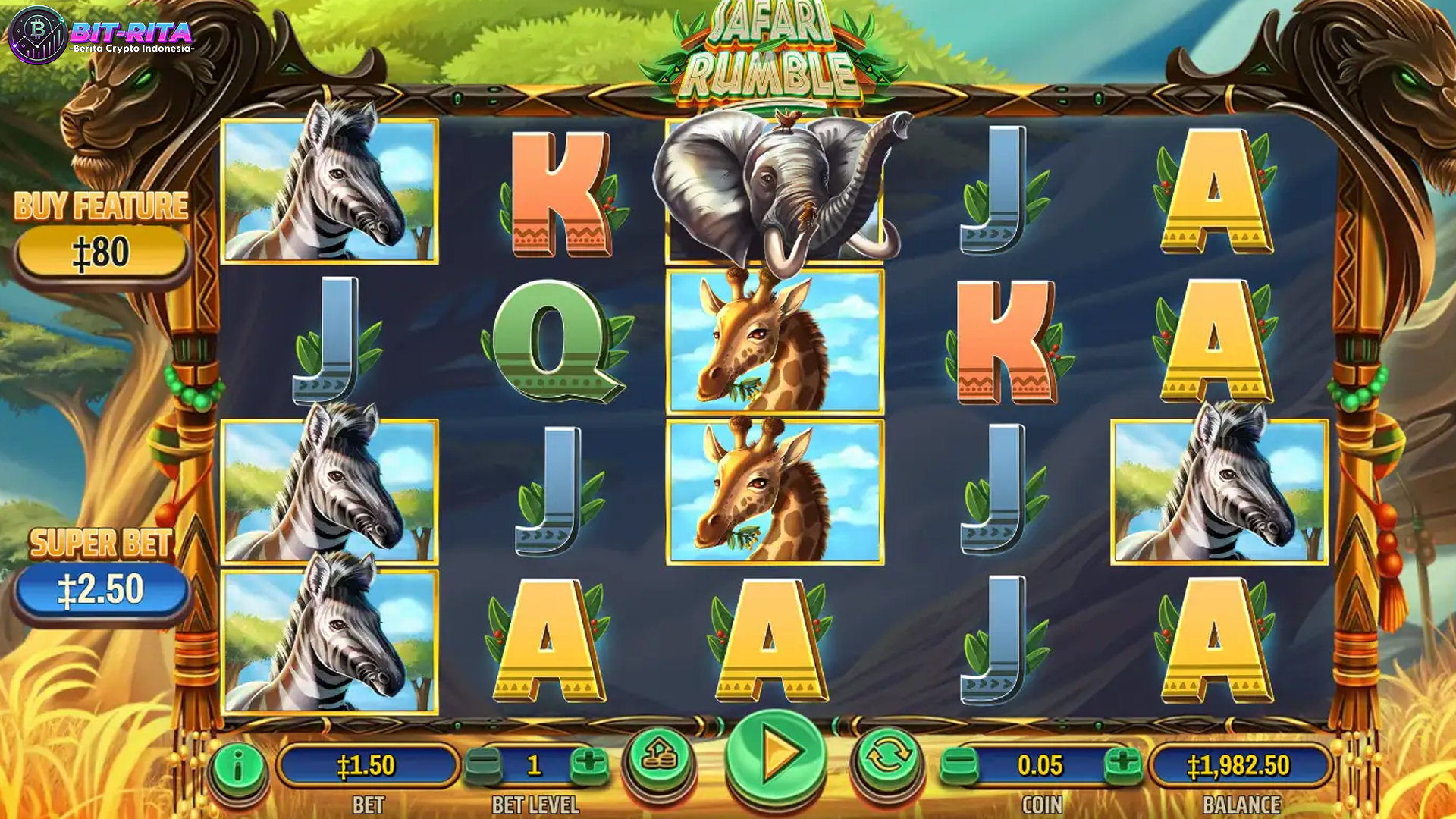Raise the coin value
This screenshot has width=1456, height=819.
coord(1122,764)
